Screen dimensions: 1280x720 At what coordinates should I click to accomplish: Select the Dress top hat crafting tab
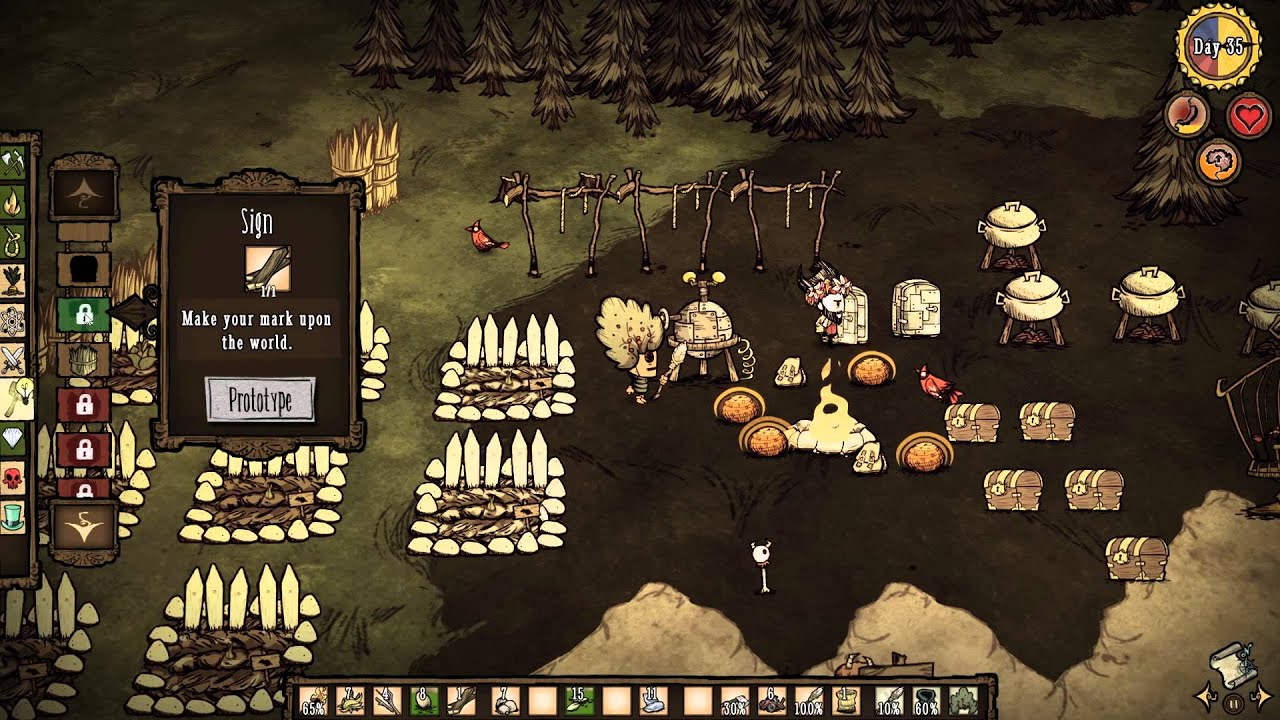coord(13,518)
